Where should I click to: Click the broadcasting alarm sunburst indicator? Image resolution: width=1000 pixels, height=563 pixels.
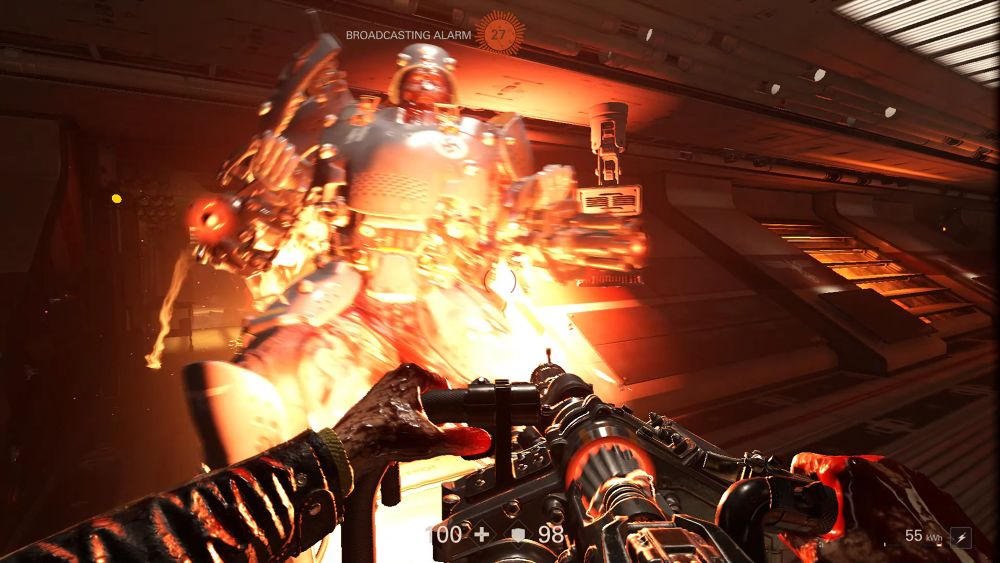500,33
